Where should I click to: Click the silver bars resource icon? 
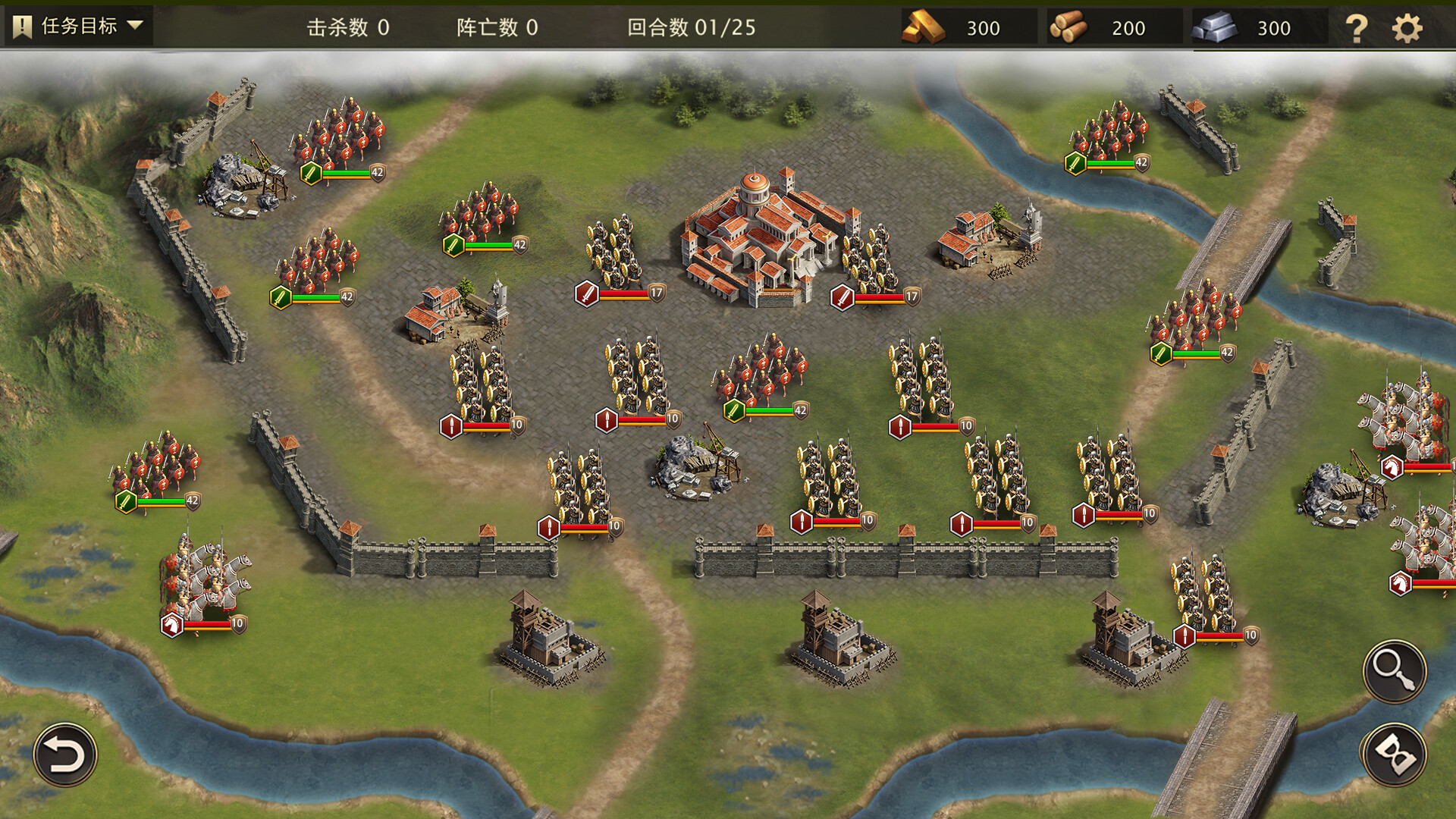[1214, 27]
